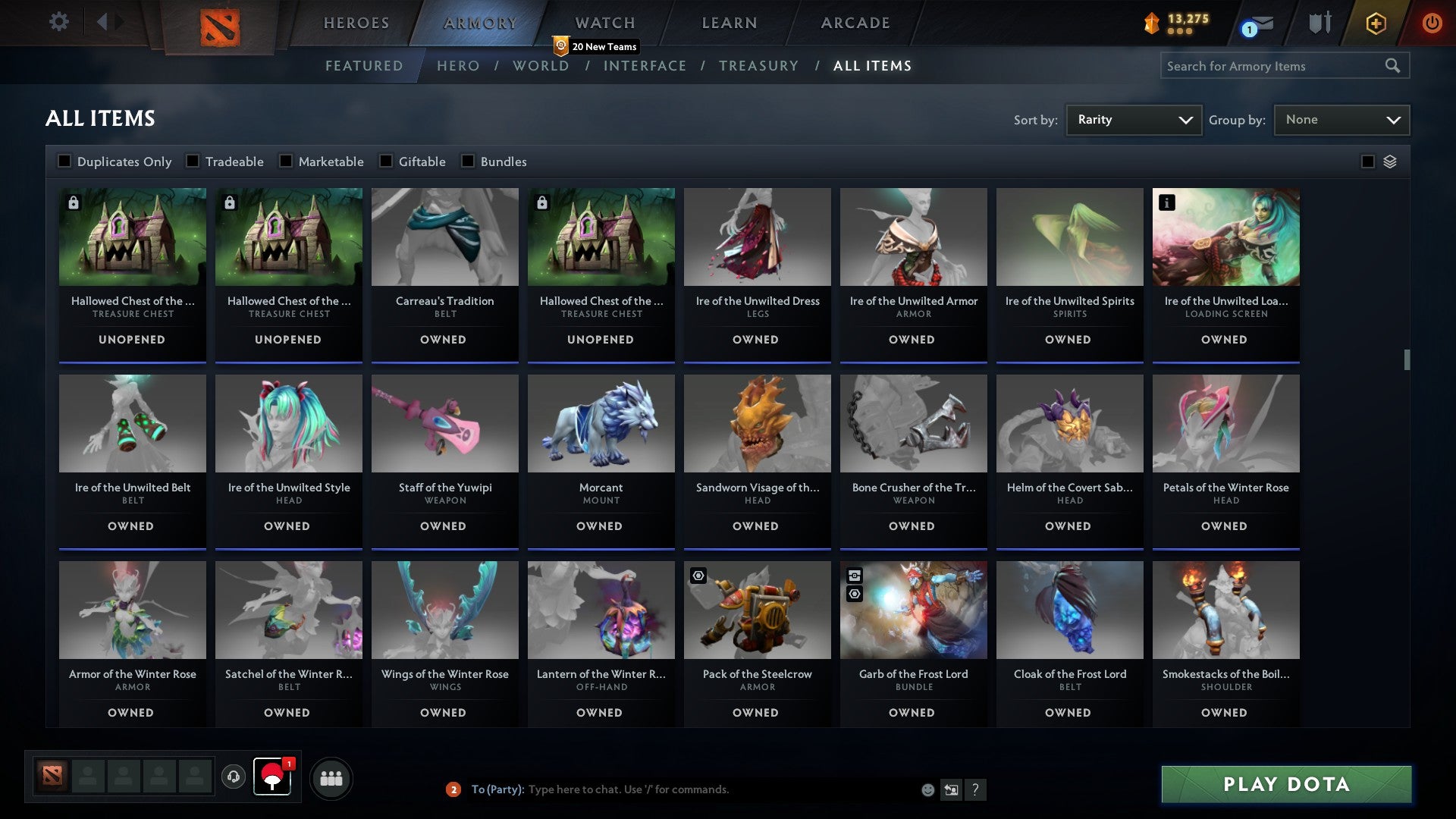This screenshot has width=1456, height=819.
Task: Open the friends list icon
Action: [331, 778]
